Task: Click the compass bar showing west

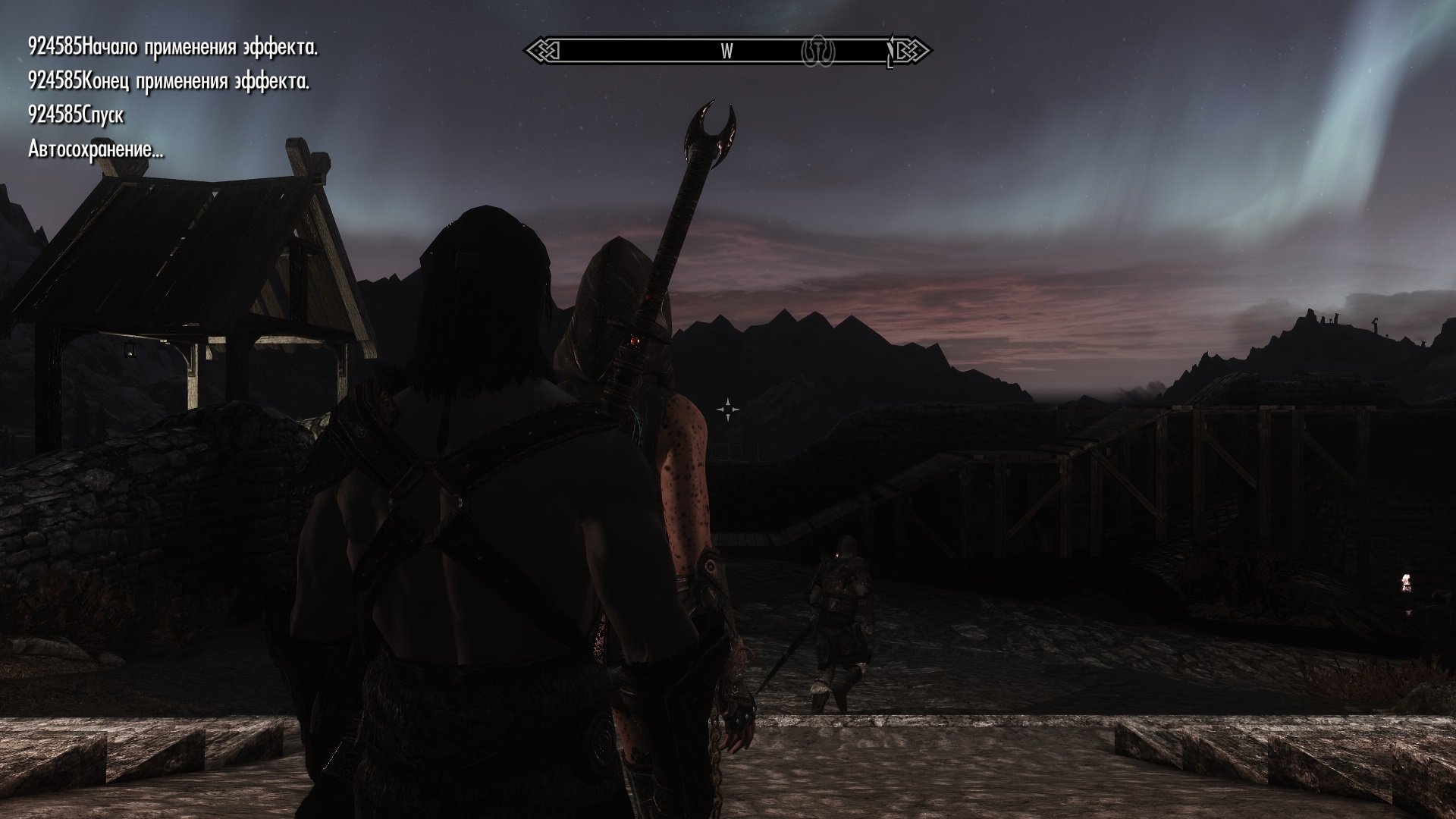Action: pos(726,51)
